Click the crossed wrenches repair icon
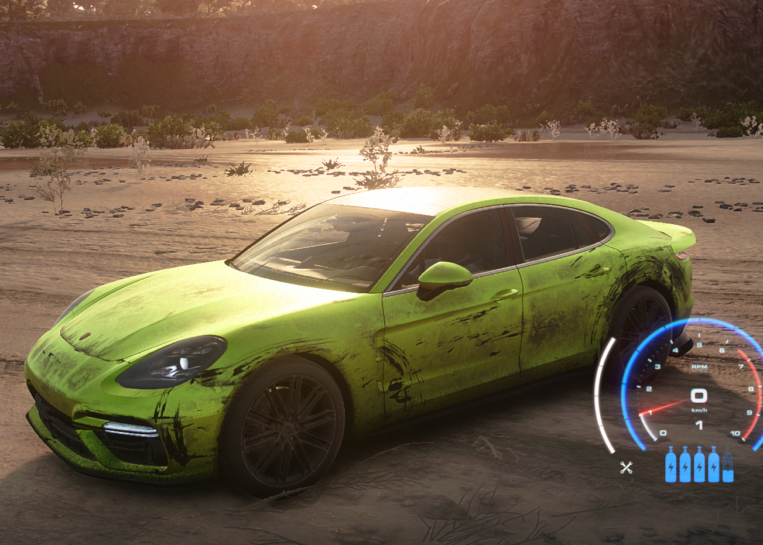This screenshot has width=763, height=545. coord(626,467)
